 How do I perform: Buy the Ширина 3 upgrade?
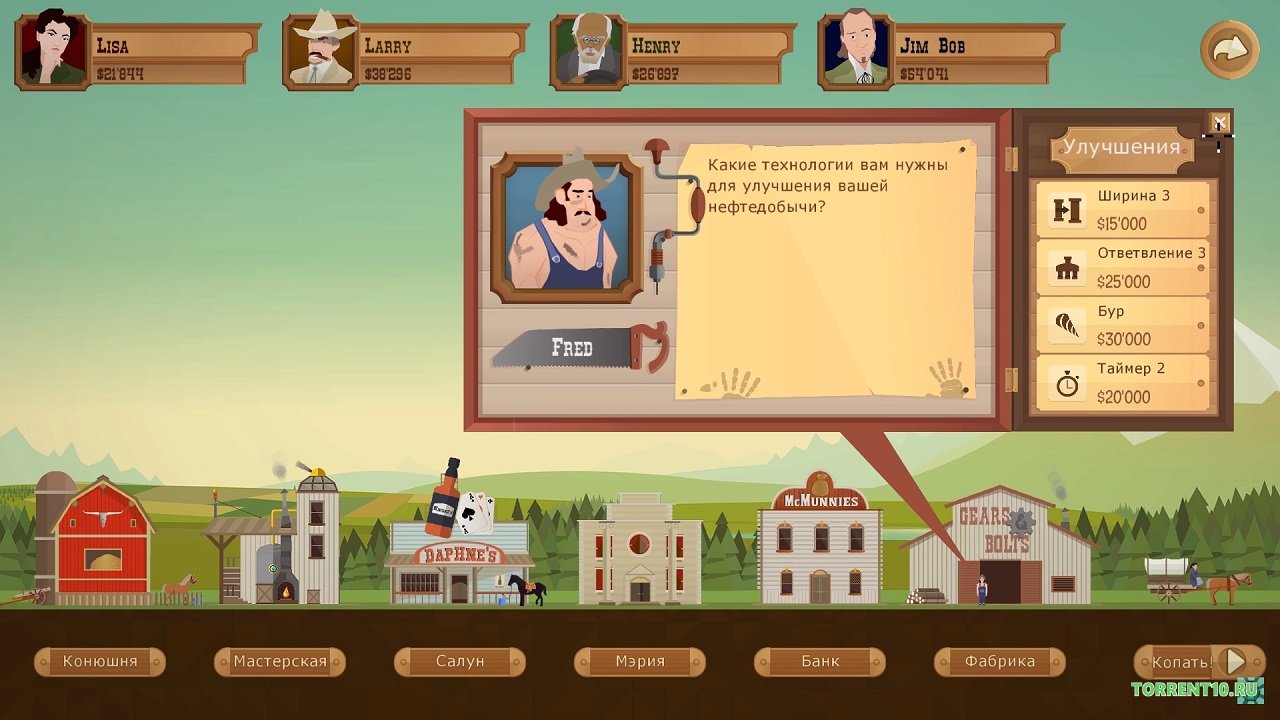click(1124, 209)
